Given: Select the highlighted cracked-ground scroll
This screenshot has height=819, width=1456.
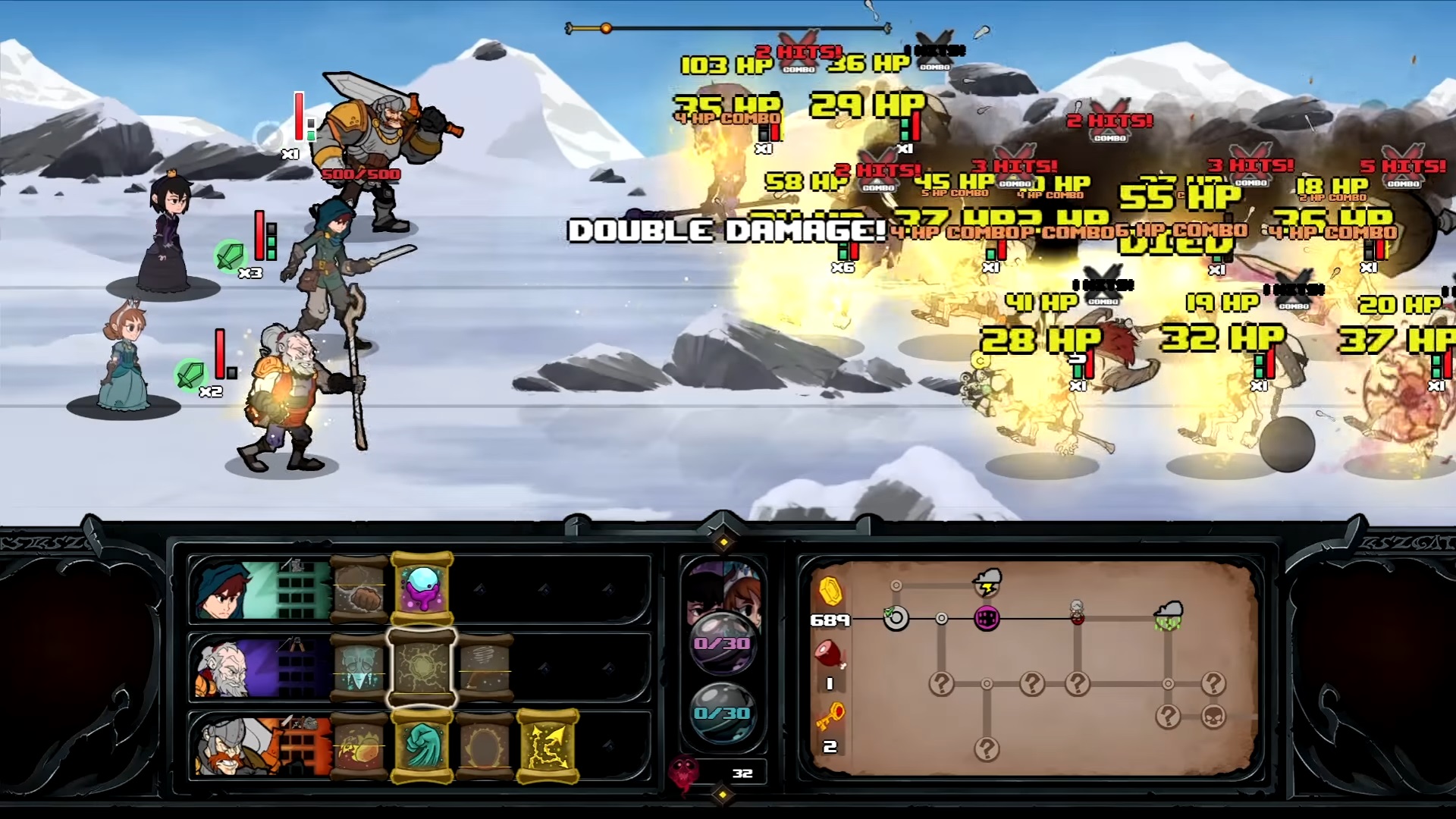Looking at the screenshot, I should pyautogui.click(x=422, y=668).
